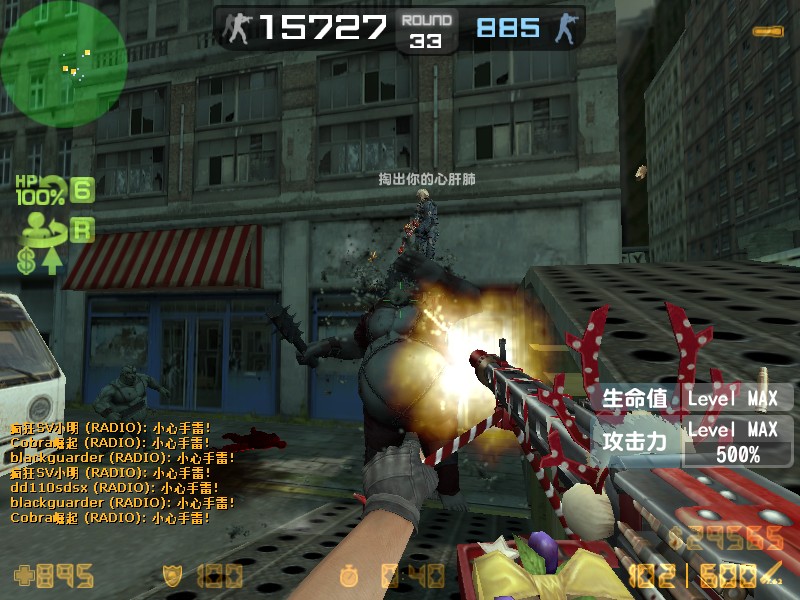Screen dimensions: 800x600
Task: Select the 攻击力 attack power upgrade panel
Action: (690, 442)
